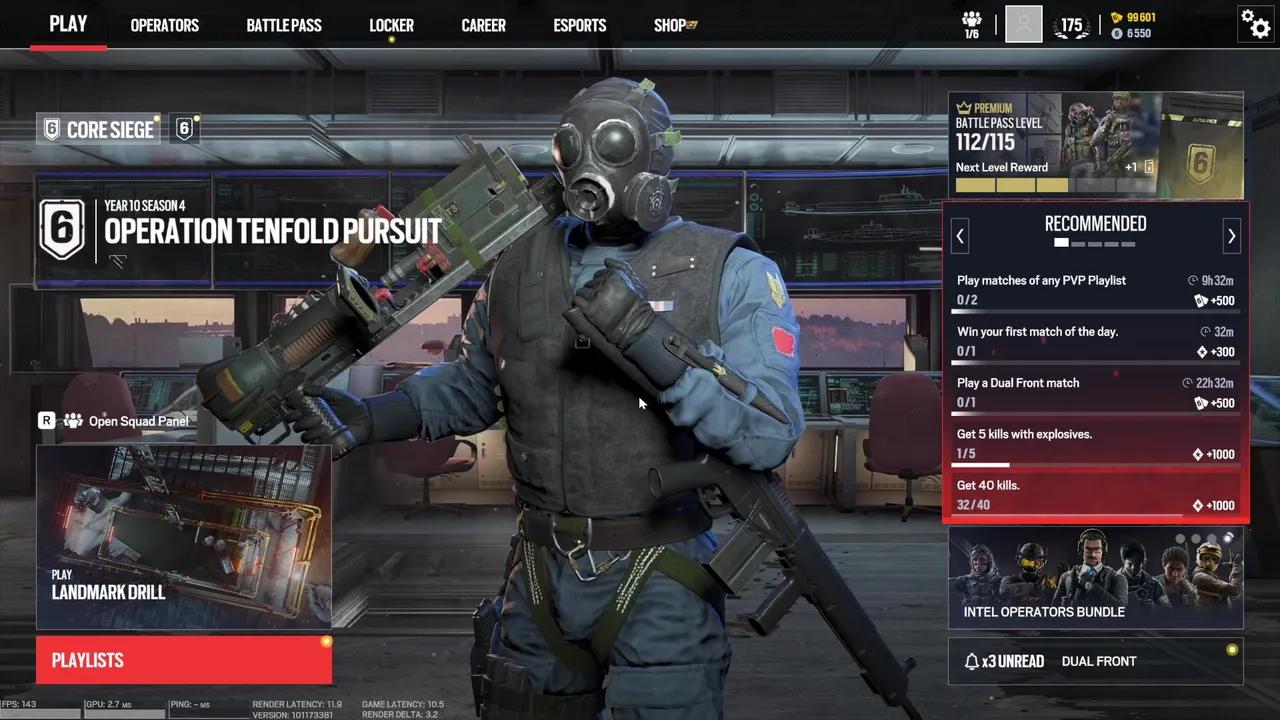
Task: Click the squad members 1/6 icon
Action: tap(970, 24)
